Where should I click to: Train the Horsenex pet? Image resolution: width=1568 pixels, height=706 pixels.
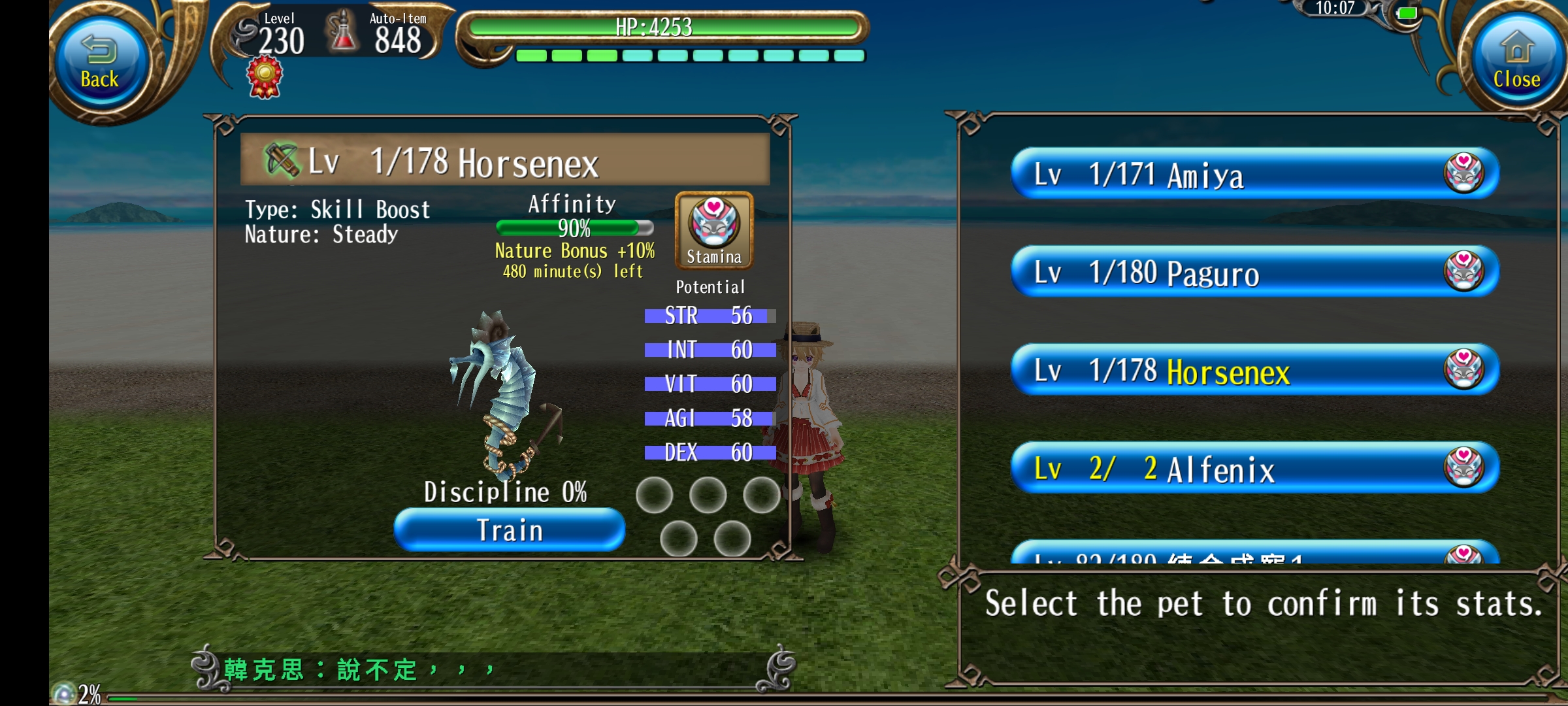point(509,530)
